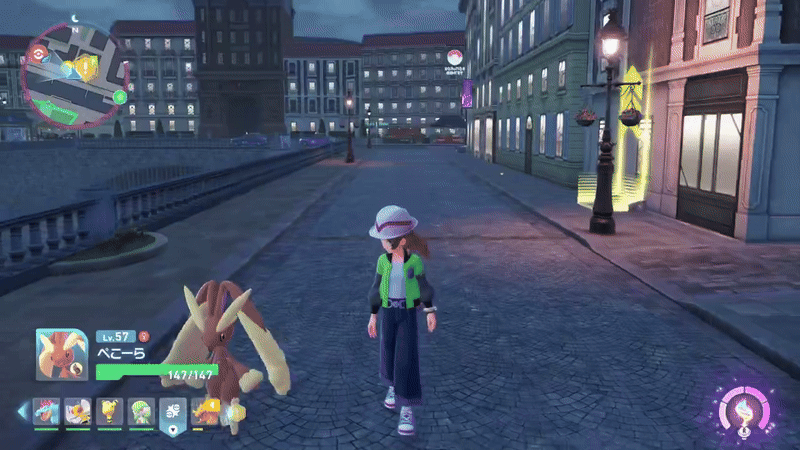Switch to the Beedrill party slot
800x450 pixels.
point(77,411)
